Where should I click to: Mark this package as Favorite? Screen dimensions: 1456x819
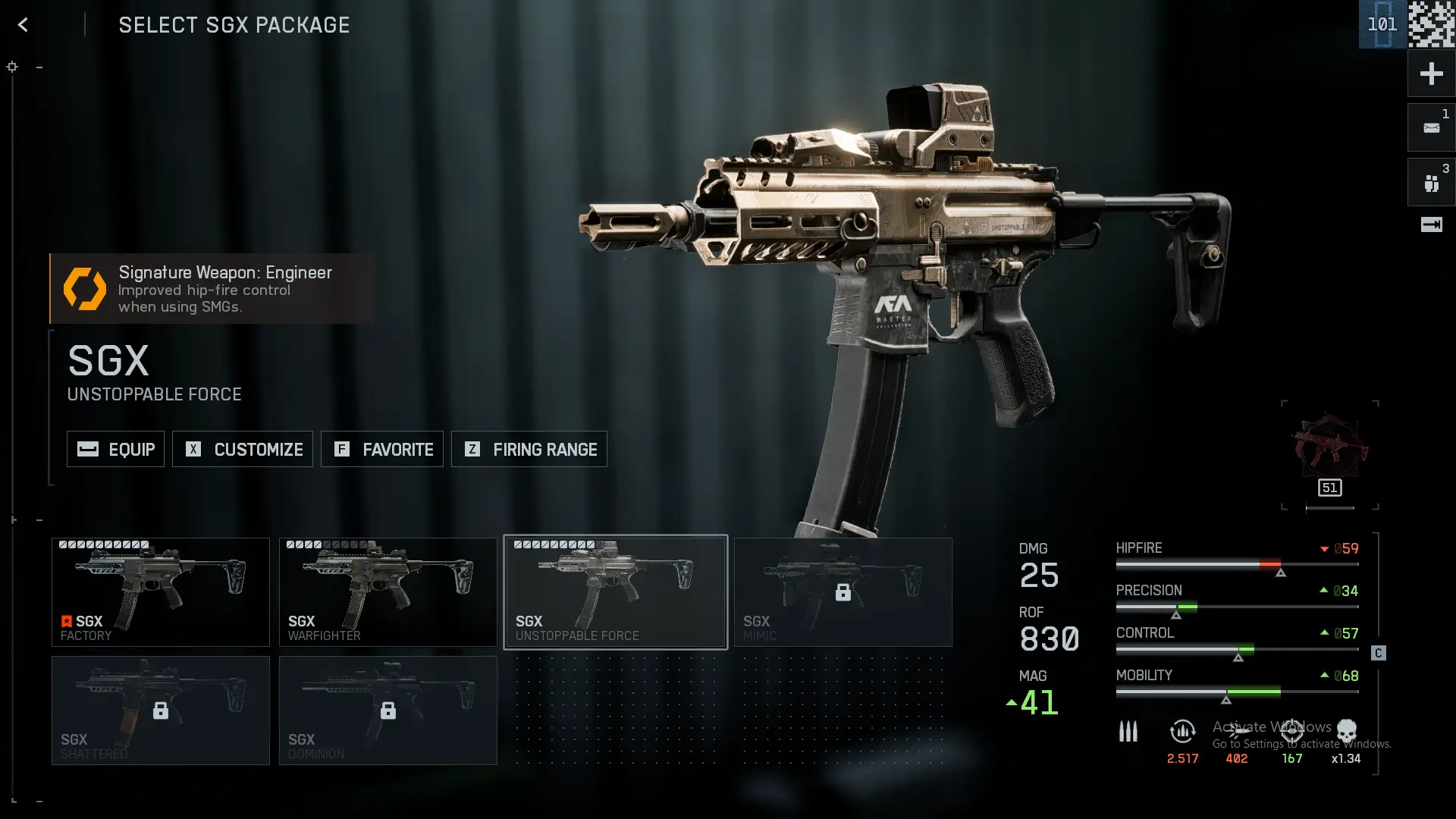click(x=381, y=449)
